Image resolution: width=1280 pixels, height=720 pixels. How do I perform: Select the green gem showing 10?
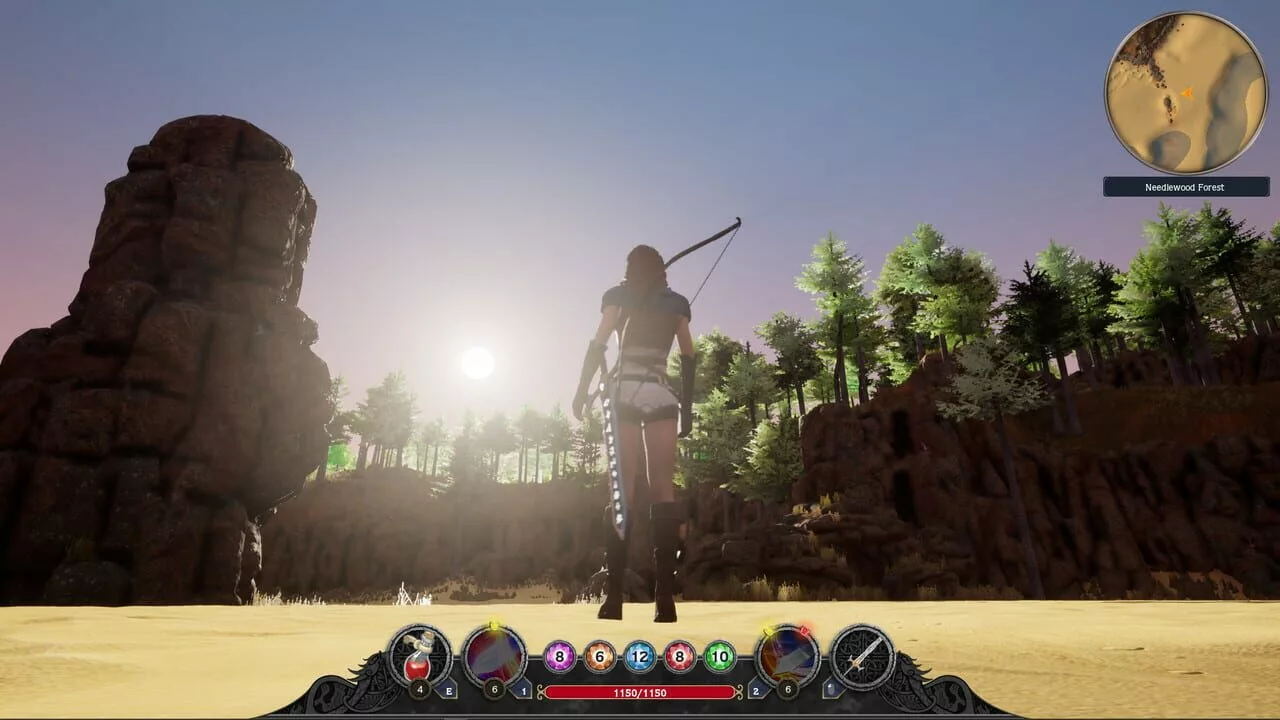(x=720, y=657)
